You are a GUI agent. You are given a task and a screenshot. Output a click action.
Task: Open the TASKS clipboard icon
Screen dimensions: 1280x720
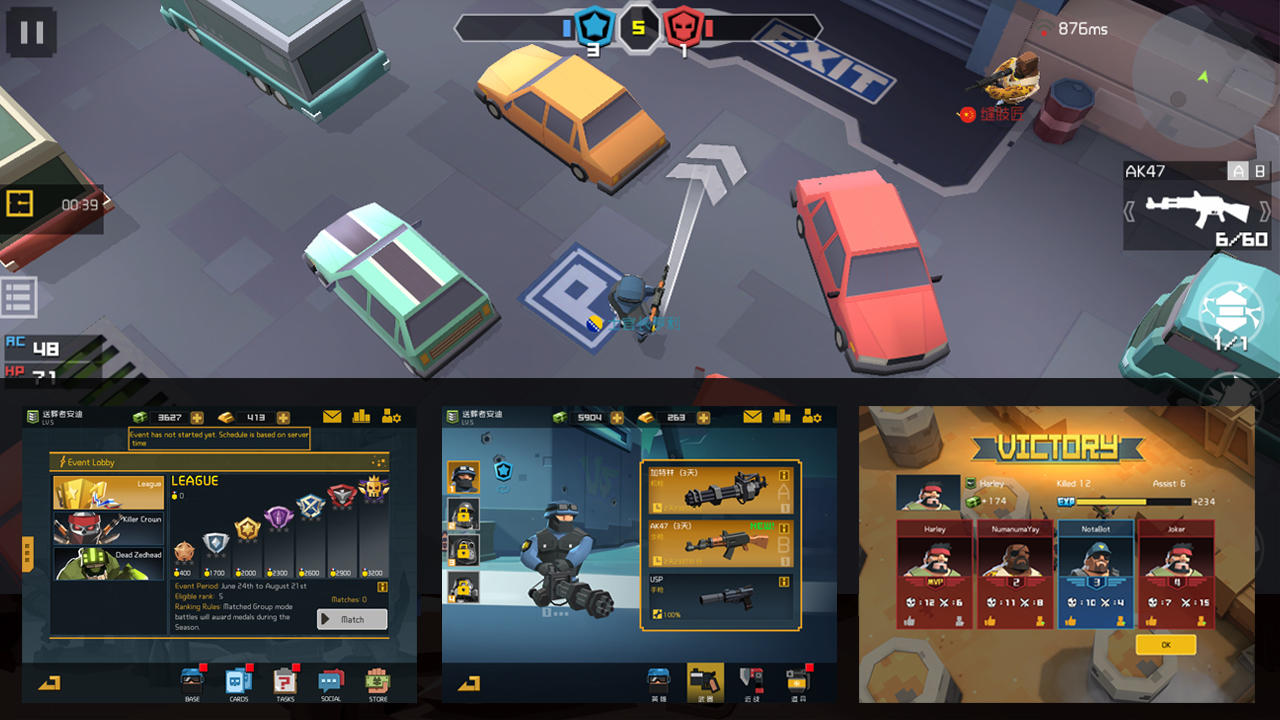pyautogui.click(x=285, y=682)
